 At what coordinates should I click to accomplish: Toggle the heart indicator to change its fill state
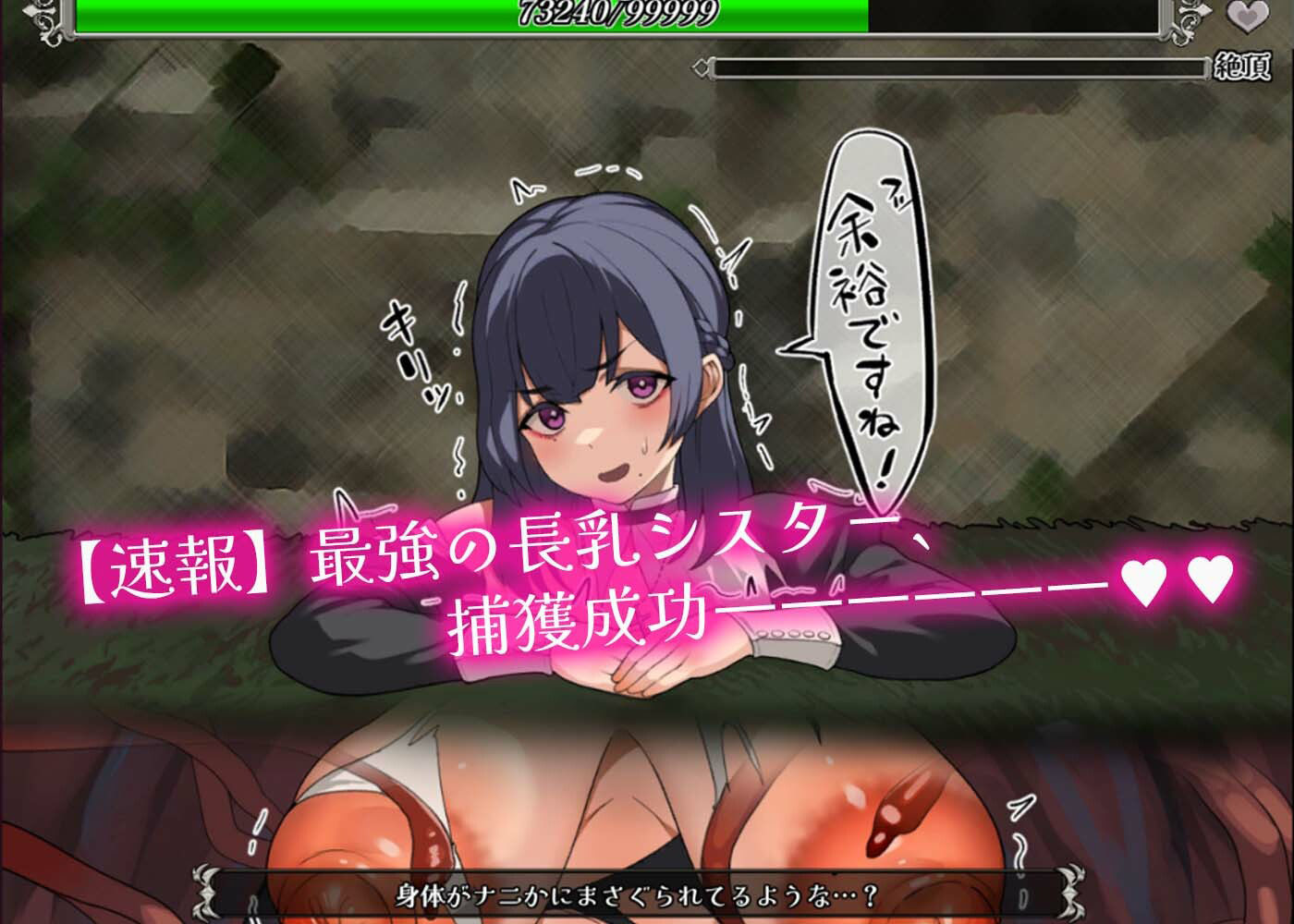click(x=1247, y=18)
